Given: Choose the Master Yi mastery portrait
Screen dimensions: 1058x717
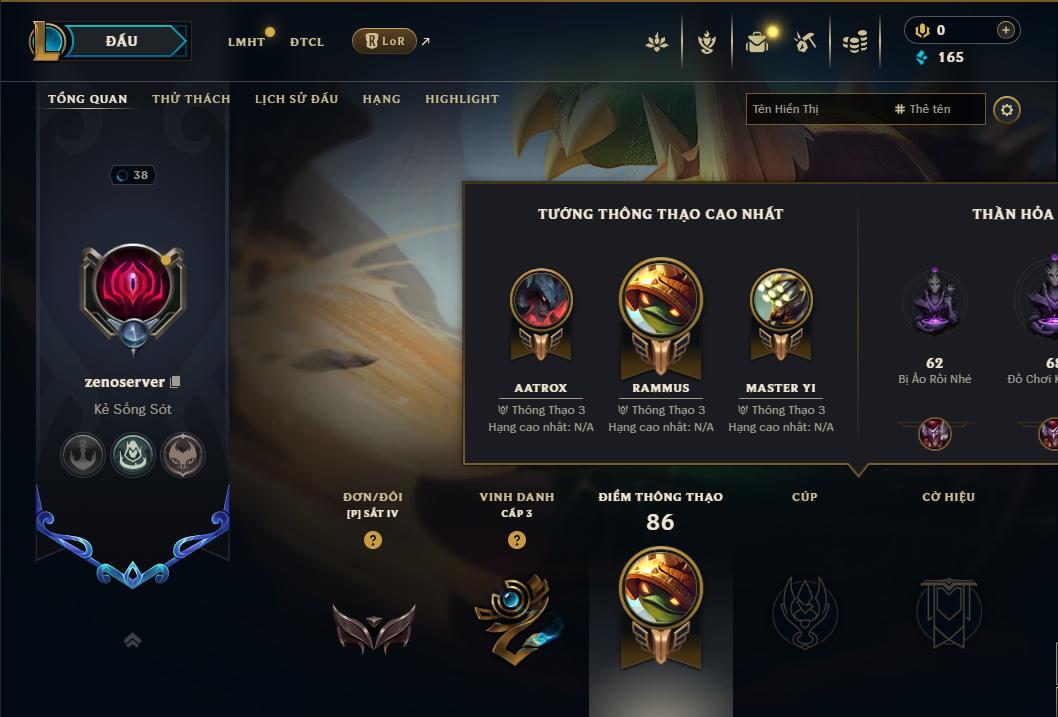Looking at the screenshot, I should [x=781, y=300].
